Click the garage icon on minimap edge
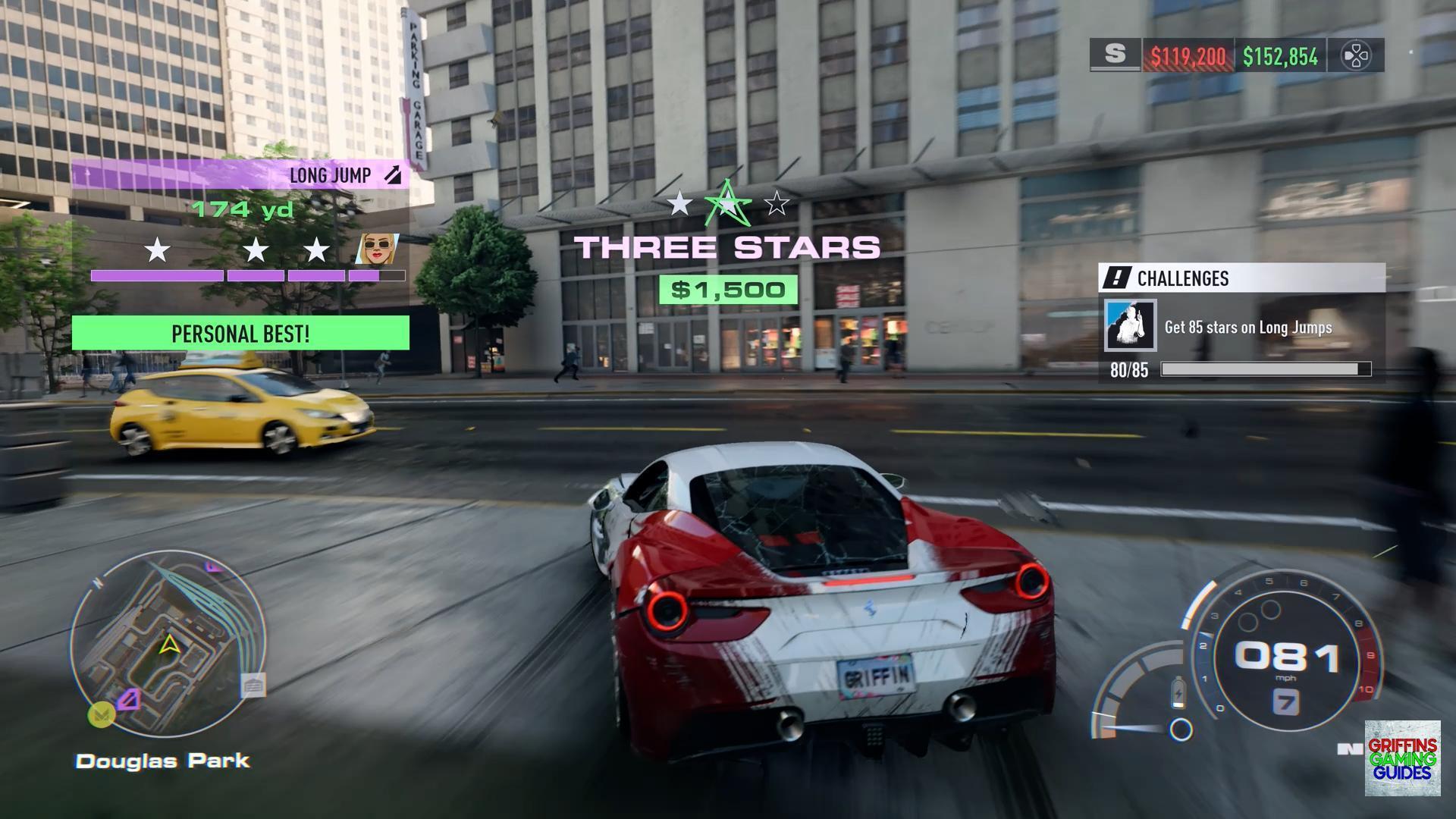 click(253, 686)
